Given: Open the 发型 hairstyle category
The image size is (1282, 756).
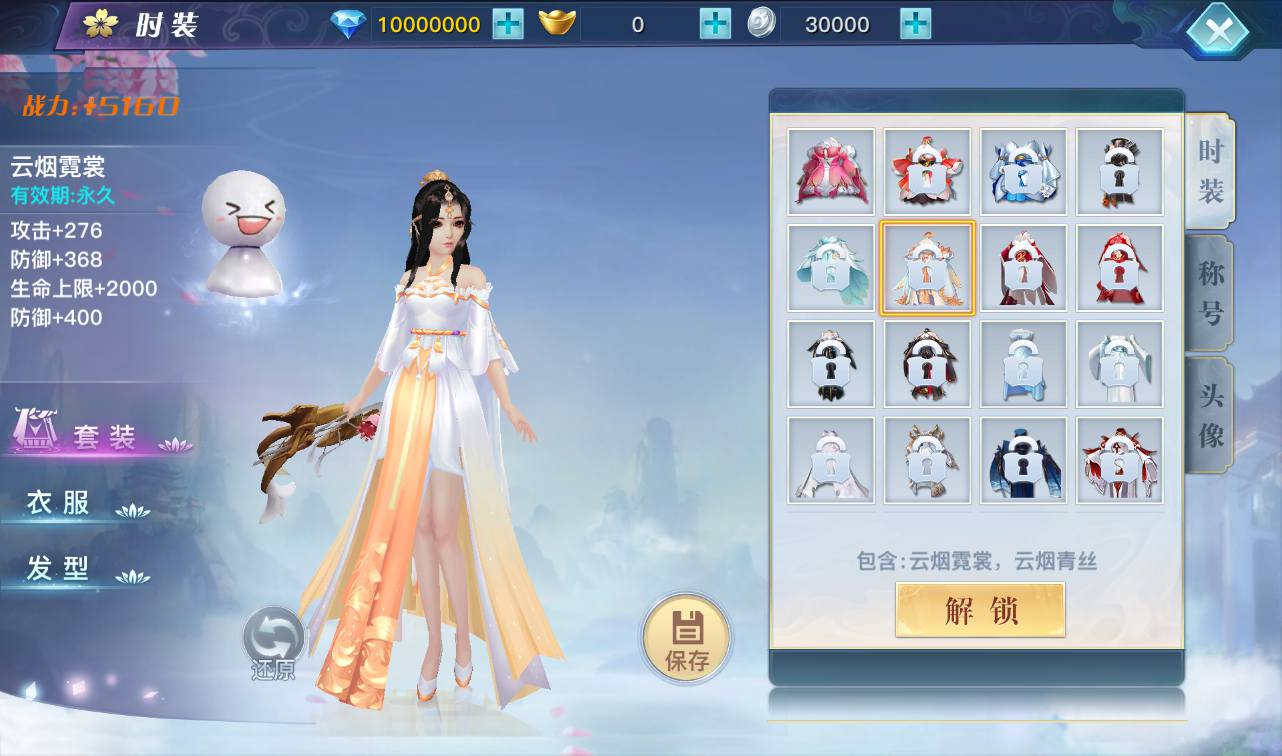Looking at the screenshot, I should coord(60,569).
